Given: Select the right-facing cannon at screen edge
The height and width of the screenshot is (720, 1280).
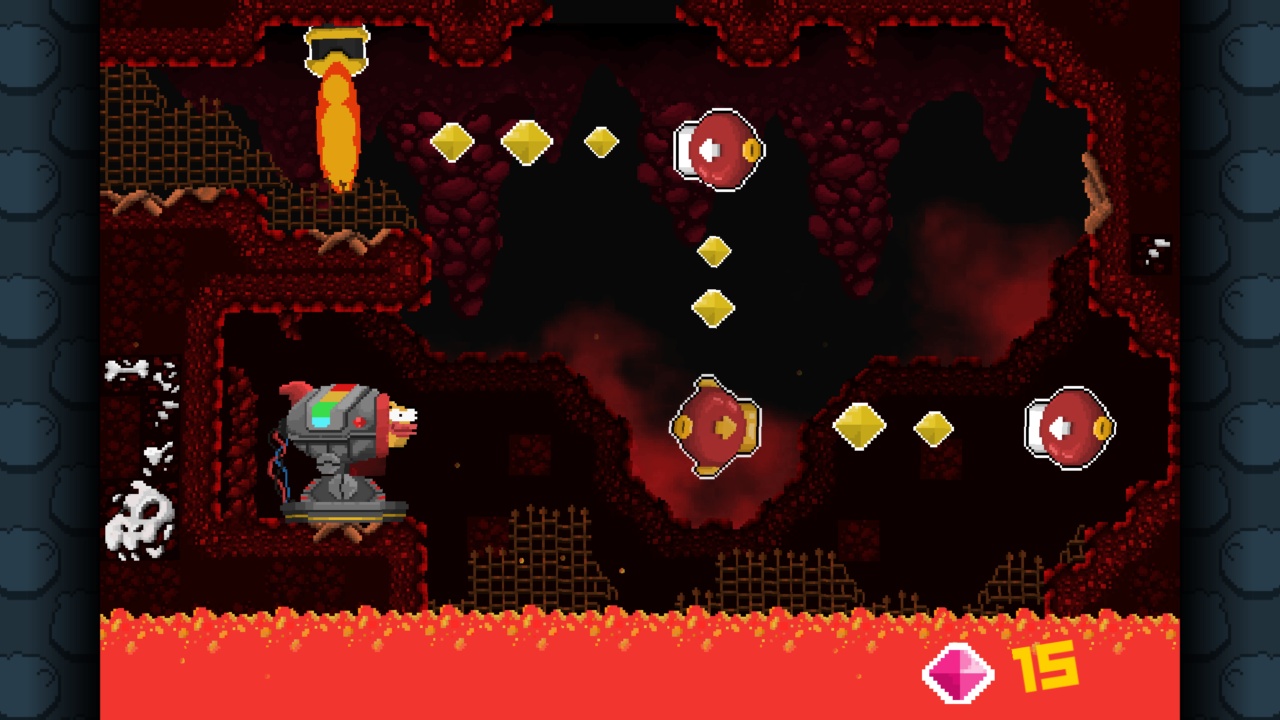Looking at the screenshot, I should (x=1068, y=428).
